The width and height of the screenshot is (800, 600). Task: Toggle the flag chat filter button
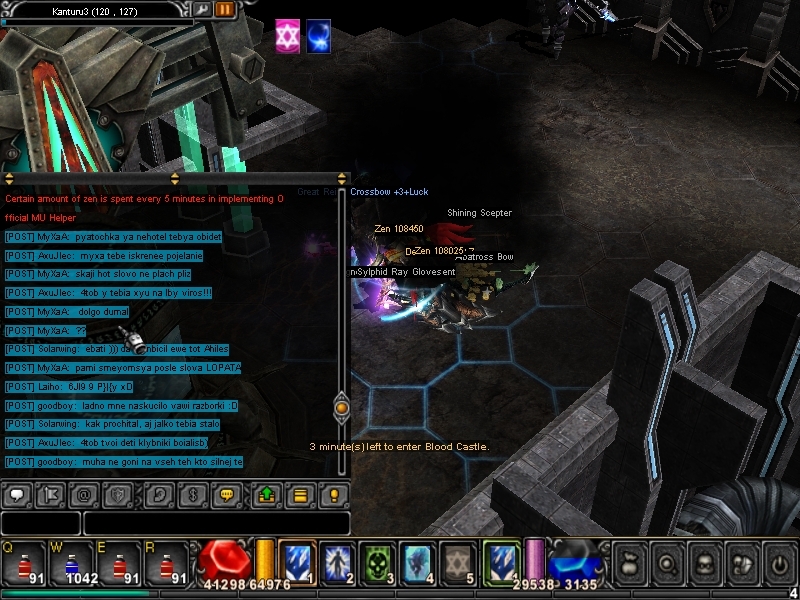52,494
